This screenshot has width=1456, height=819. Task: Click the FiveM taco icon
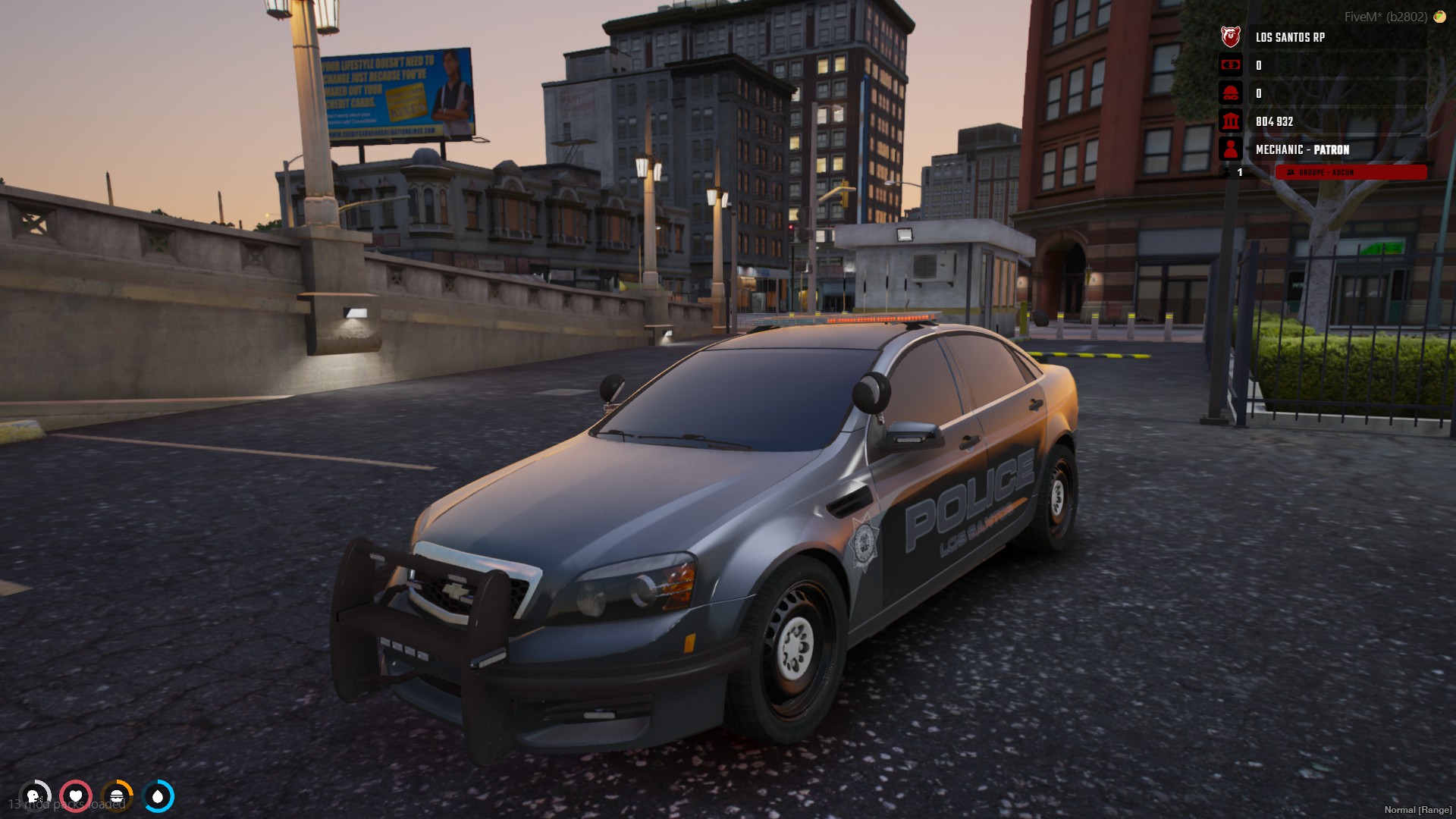click(1439, 17)
